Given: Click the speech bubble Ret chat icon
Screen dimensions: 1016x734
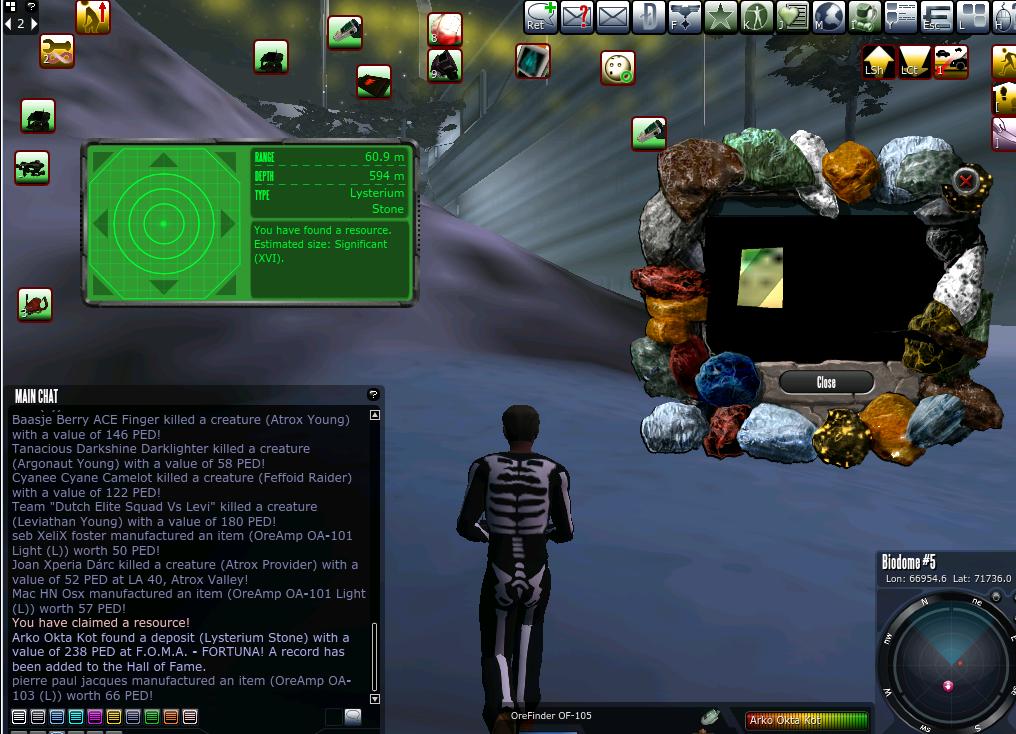Looking at the screenshot, I should [x=541, y=17].
